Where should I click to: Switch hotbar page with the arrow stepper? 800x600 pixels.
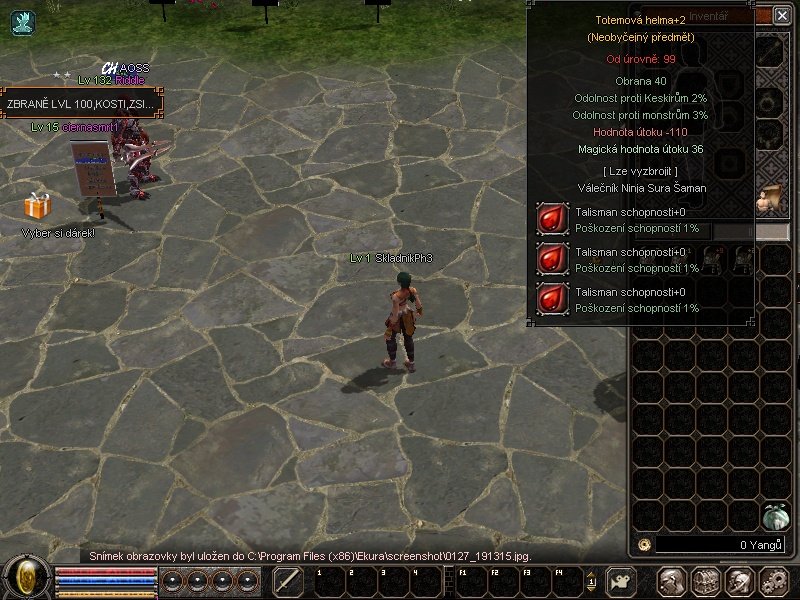(x=591, y=581)
